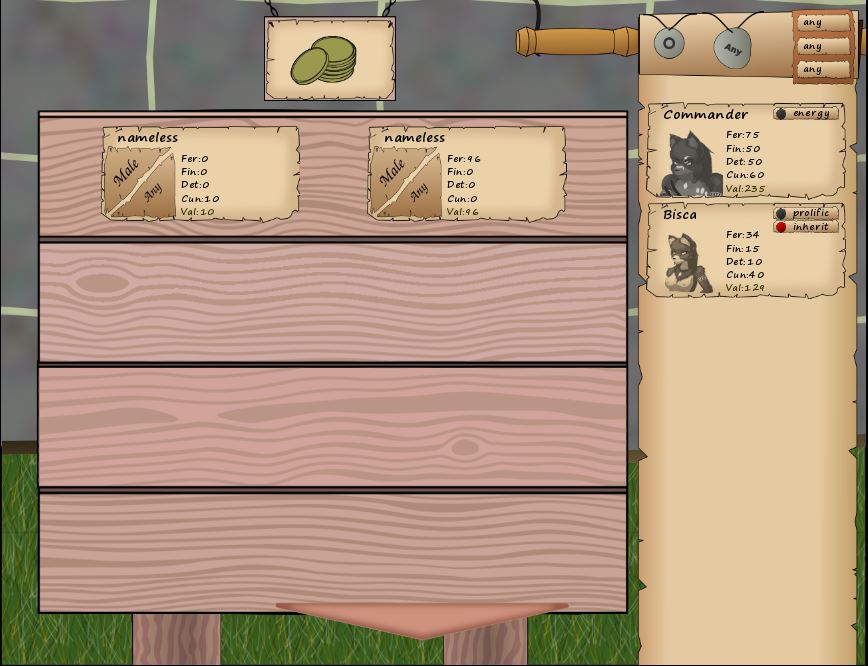Toggle Commander's energy trait

pyautogui.click(x=805, y=114)
